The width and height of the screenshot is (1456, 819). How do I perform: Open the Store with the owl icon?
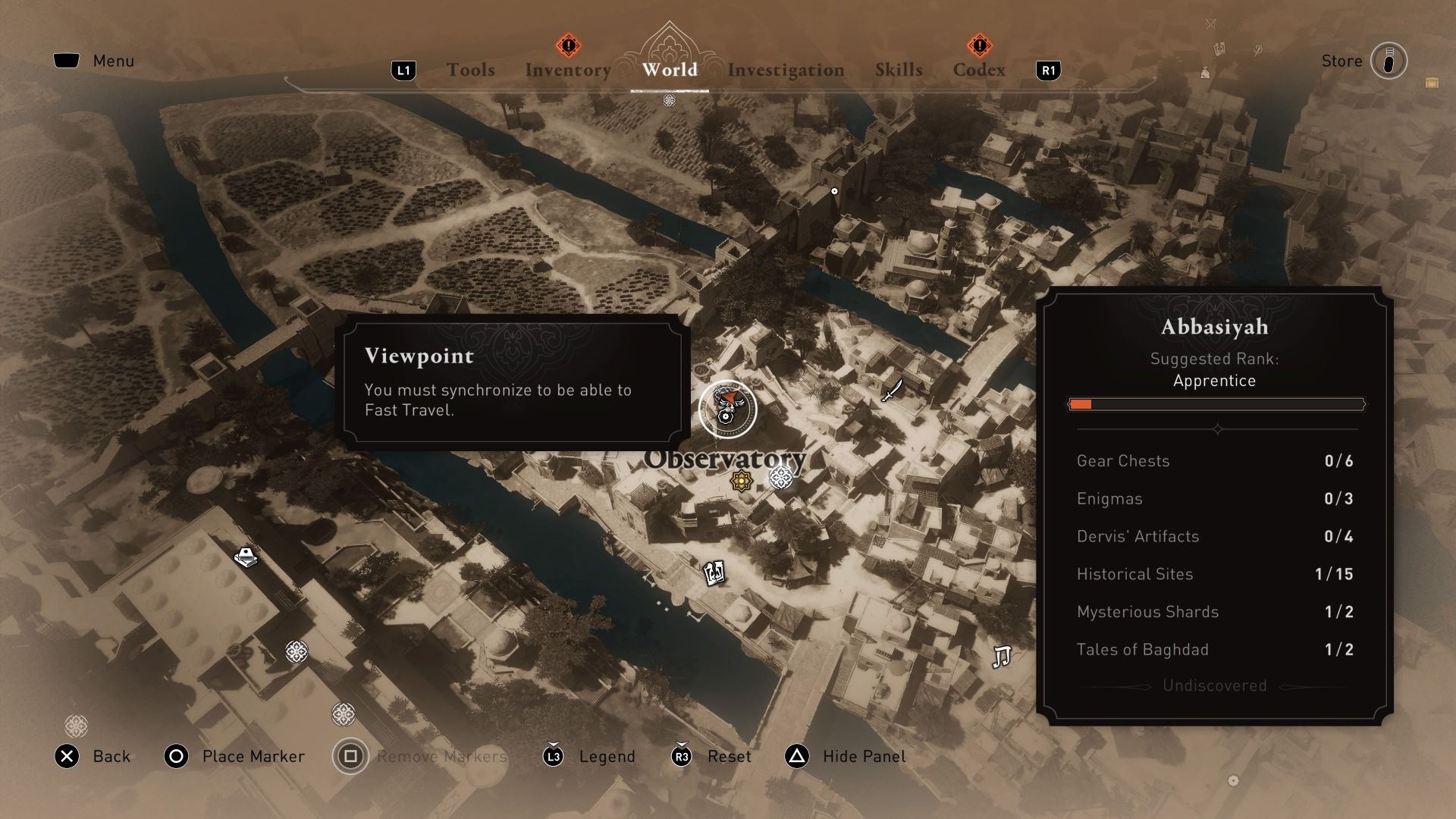click(1389, 61)
